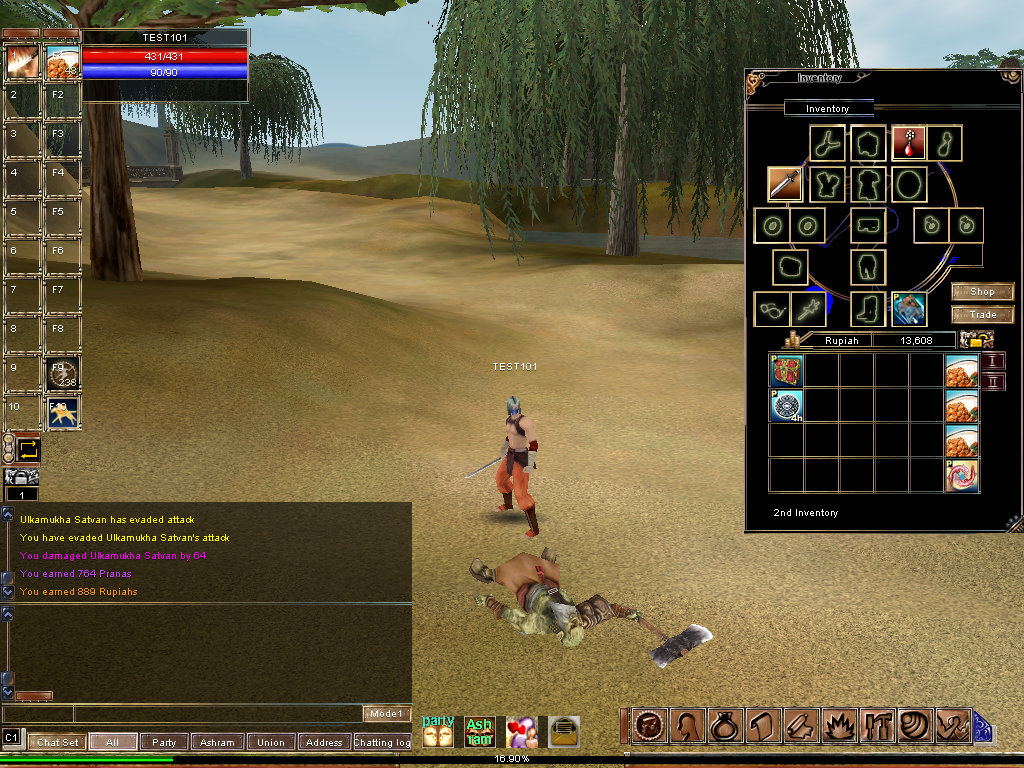Switch chat to the Party tab
Viewport: 1024px width, 768px height.
[x=164, y=742]
